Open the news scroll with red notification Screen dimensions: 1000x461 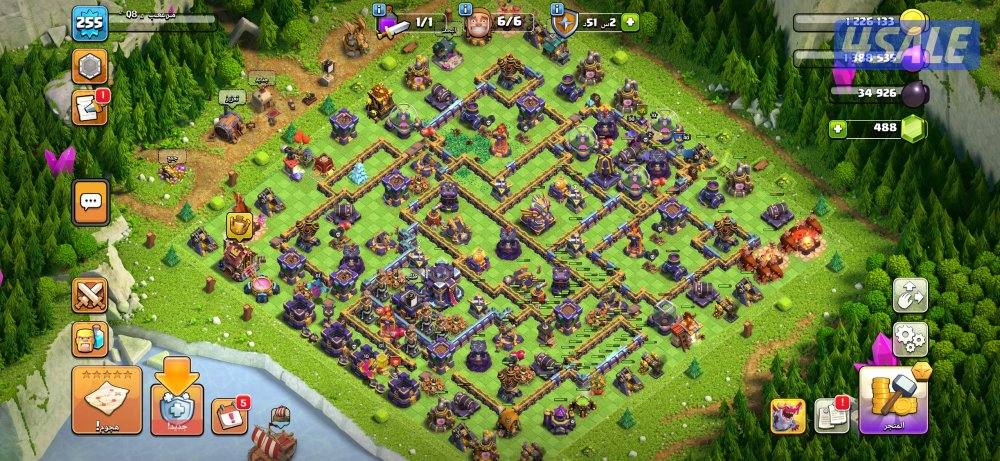(x=89, y=107)
